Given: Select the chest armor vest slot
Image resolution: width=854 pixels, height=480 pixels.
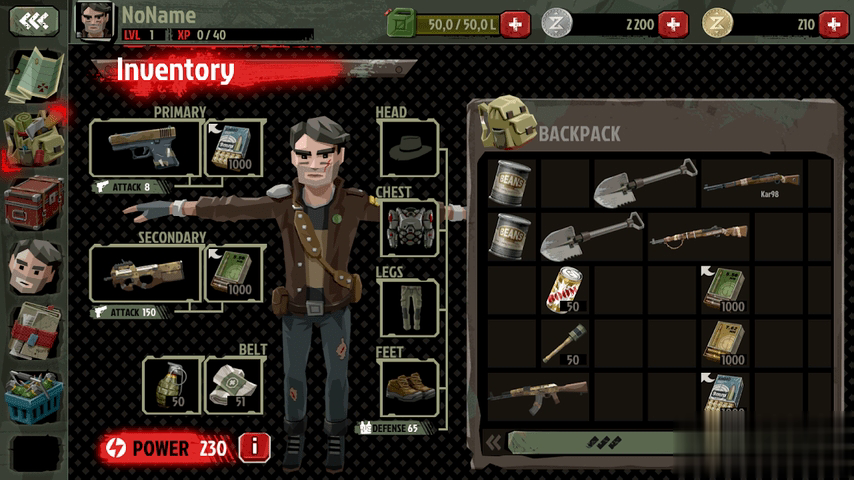Looking at the screenshot, I should click(x=408, y=226).
